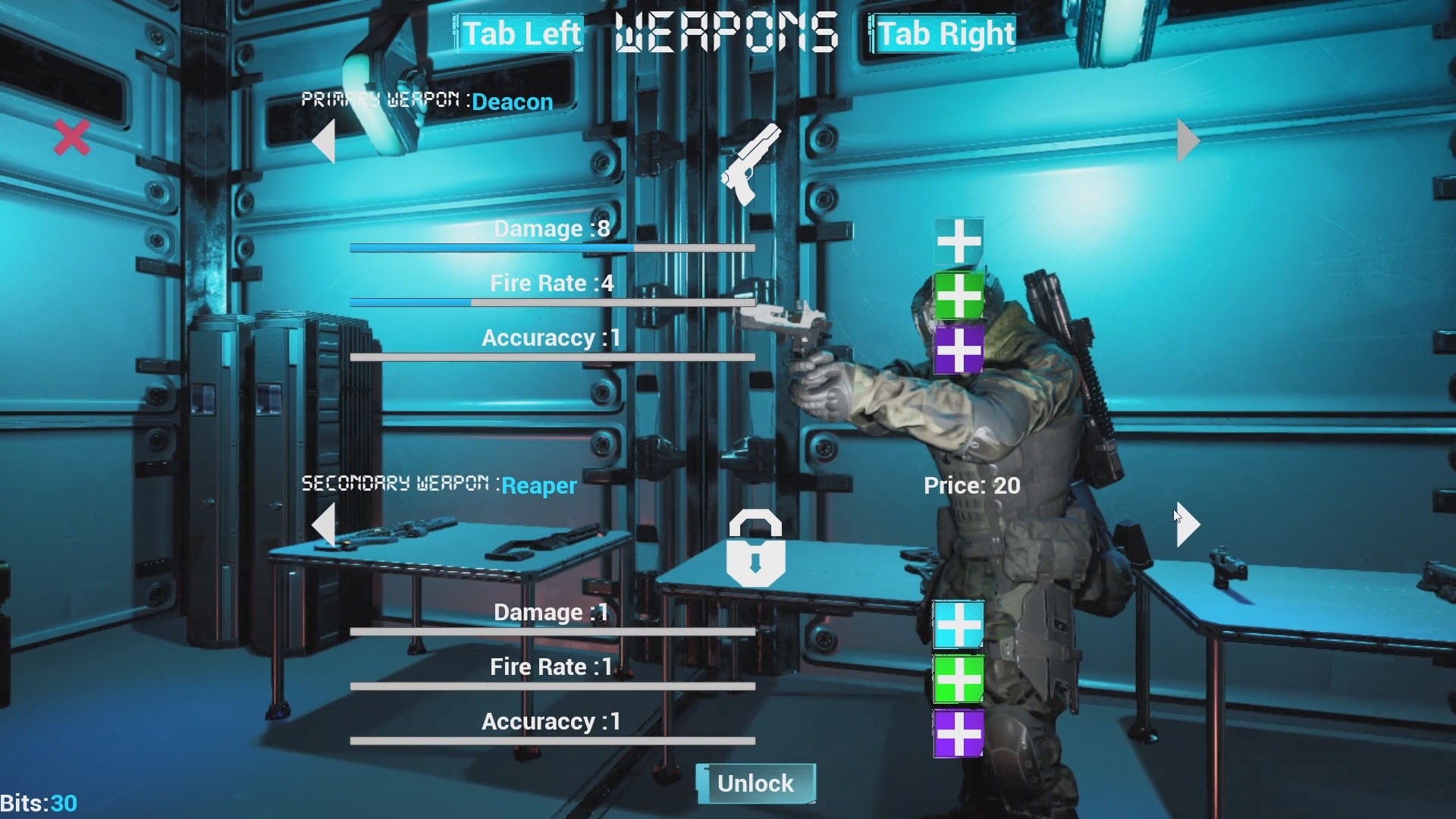Viewport: 1456px width, 819px height.
Task: Switch tabs using the Tab Left button
Action: click(x=519, y=33)
